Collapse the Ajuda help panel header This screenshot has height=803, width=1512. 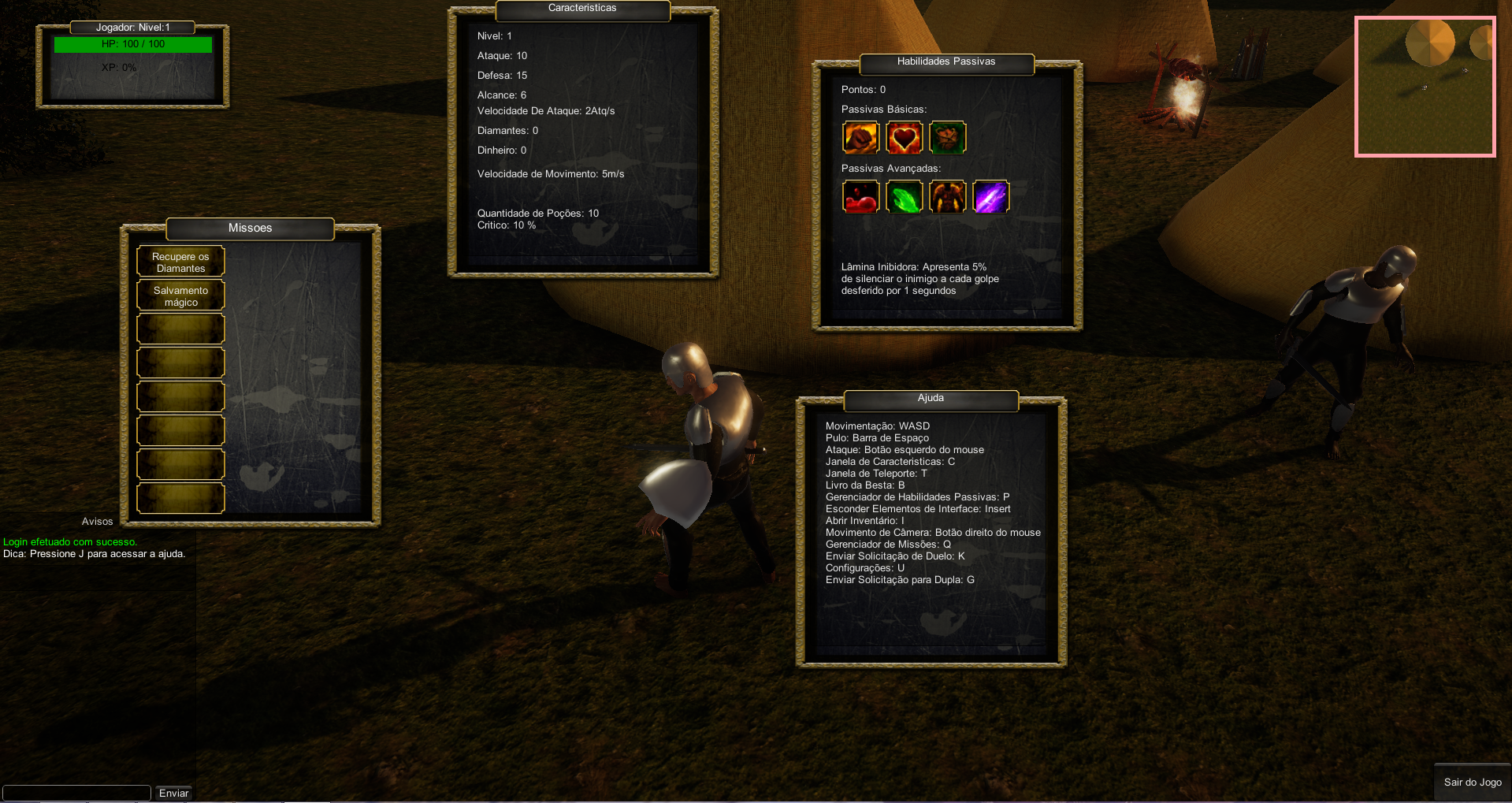930,399
